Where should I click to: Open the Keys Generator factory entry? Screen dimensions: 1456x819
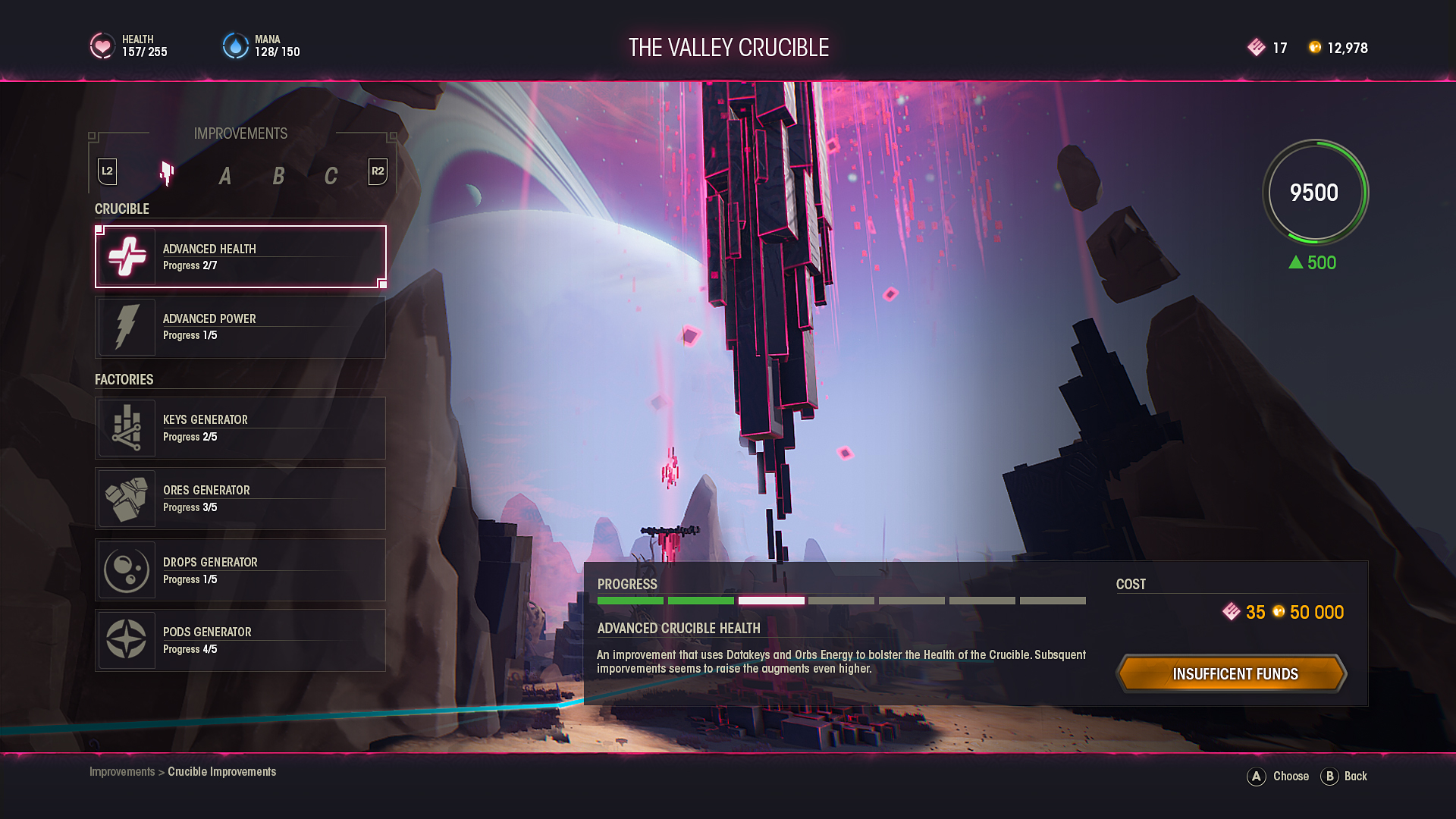coord(240,428)
